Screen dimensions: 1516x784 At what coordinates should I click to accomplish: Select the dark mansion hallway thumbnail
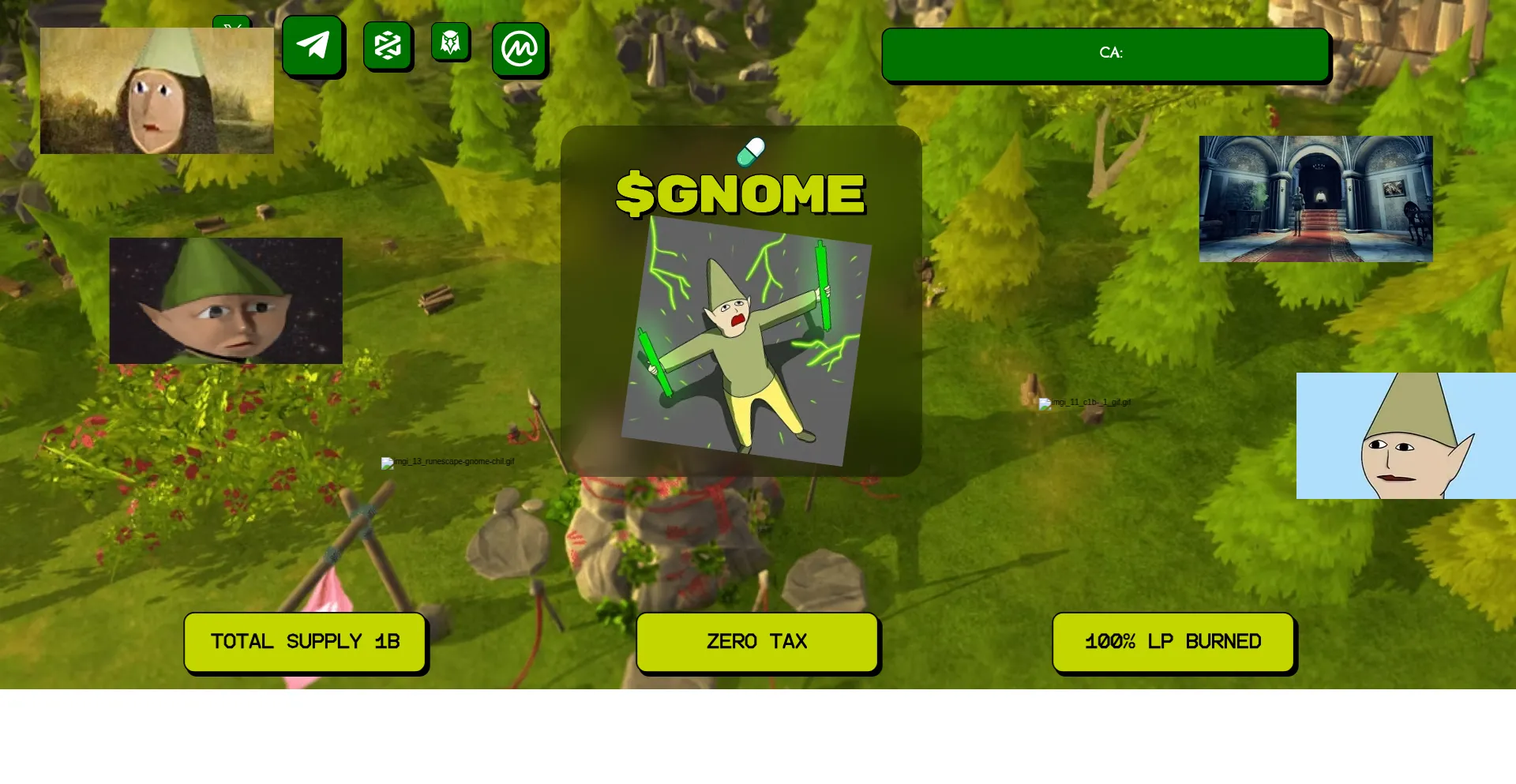click(x=1315, y=199)
